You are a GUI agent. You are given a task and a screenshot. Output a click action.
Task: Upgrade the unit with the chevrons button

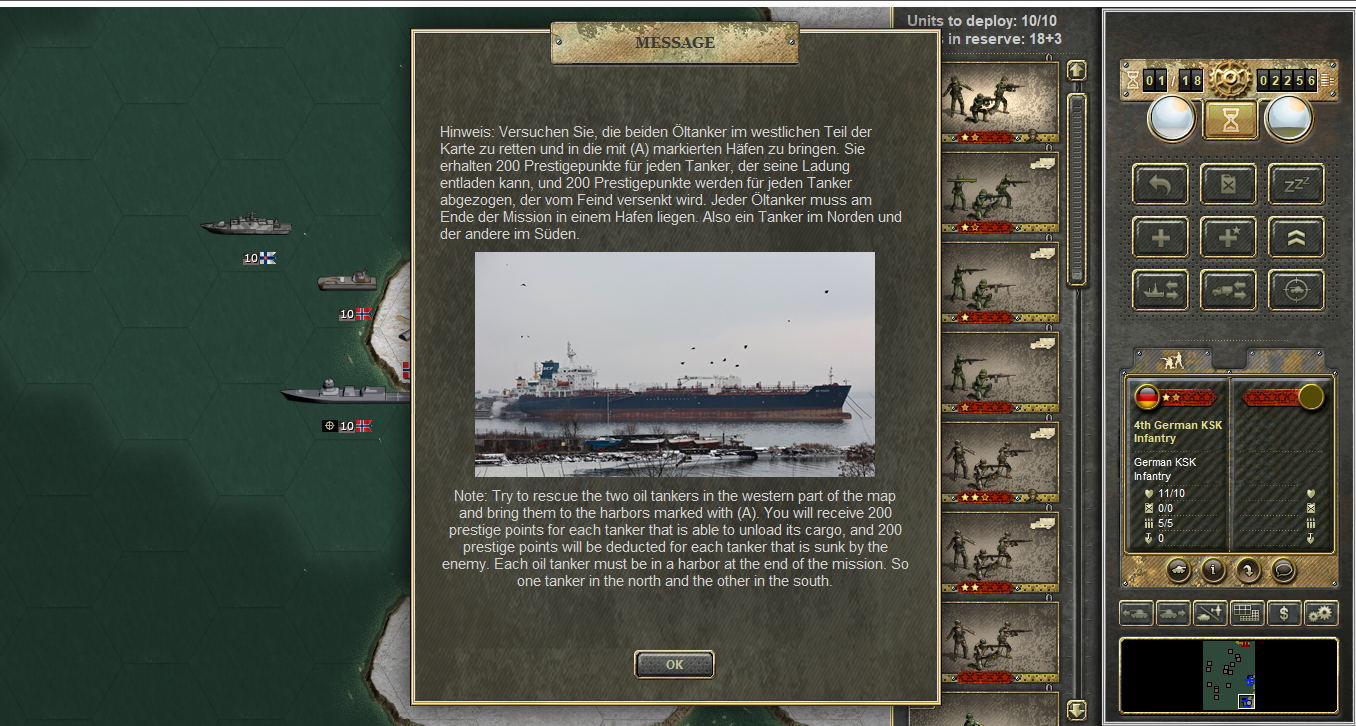tap(1296, 237)
